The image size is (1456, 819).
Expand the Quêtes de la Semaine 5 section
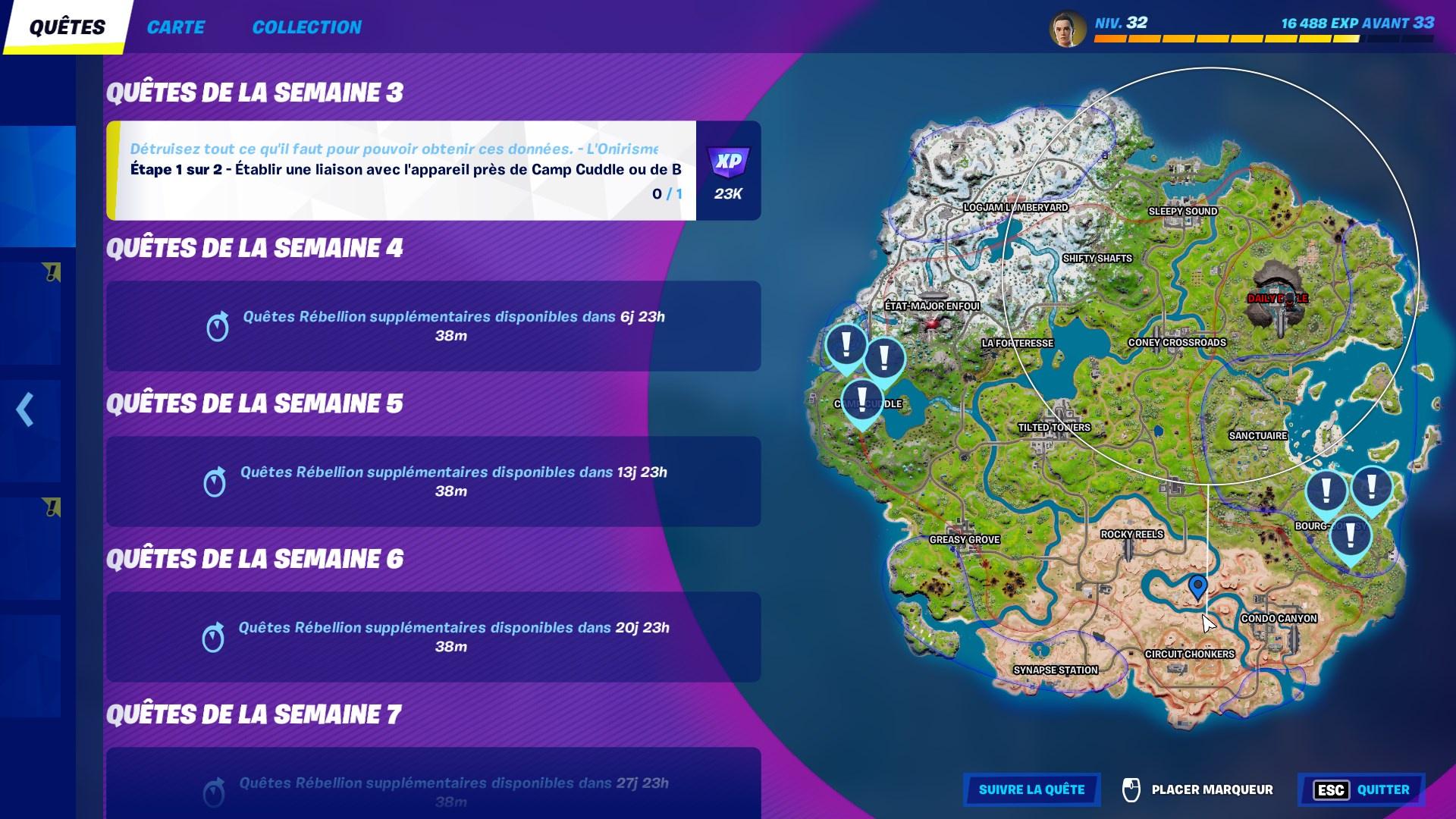[x=258, y=403]
